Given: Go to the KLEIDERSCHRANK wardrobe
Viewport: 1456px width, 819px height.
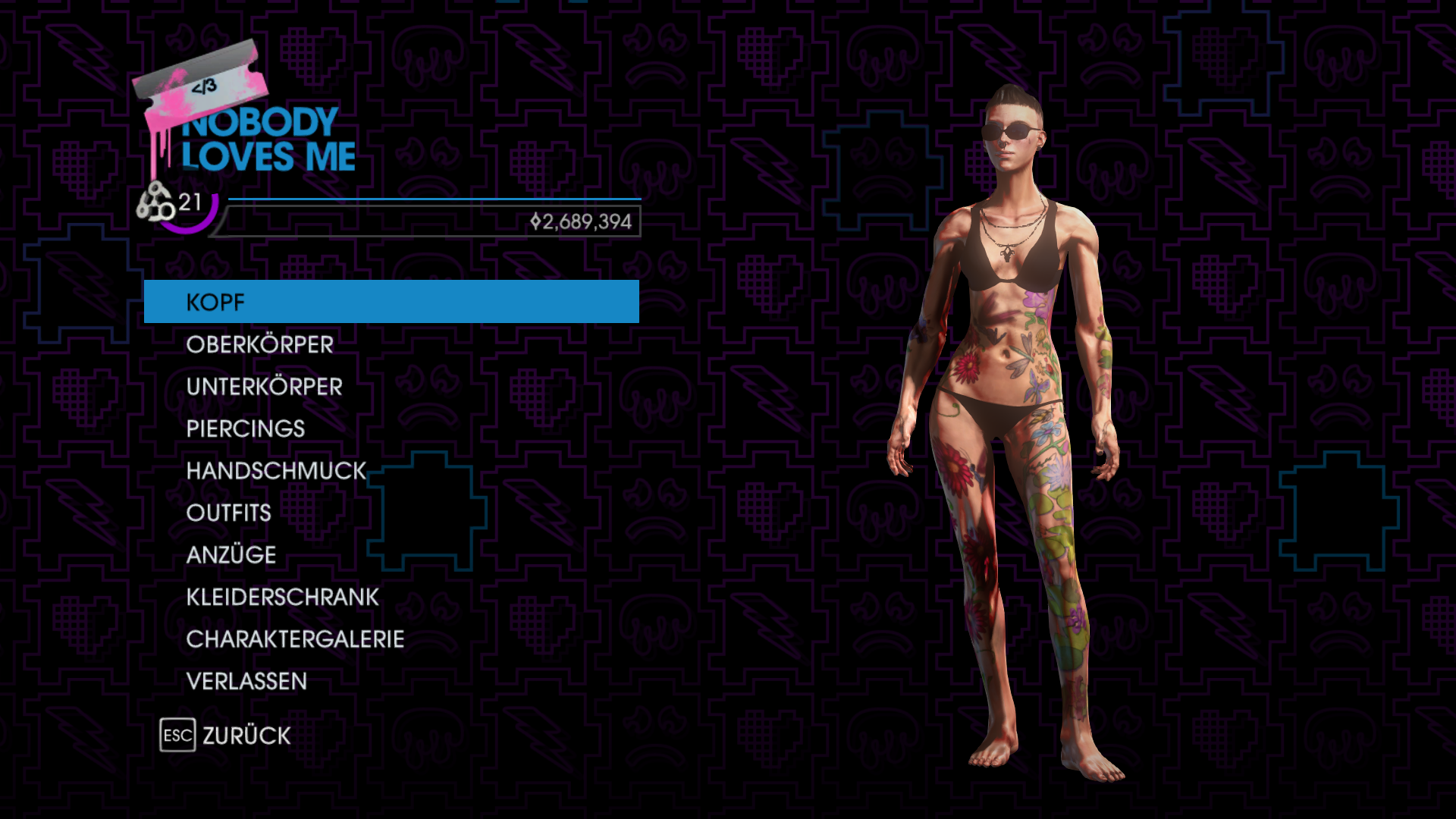Looking at the screenshot, I should (282, 598).
